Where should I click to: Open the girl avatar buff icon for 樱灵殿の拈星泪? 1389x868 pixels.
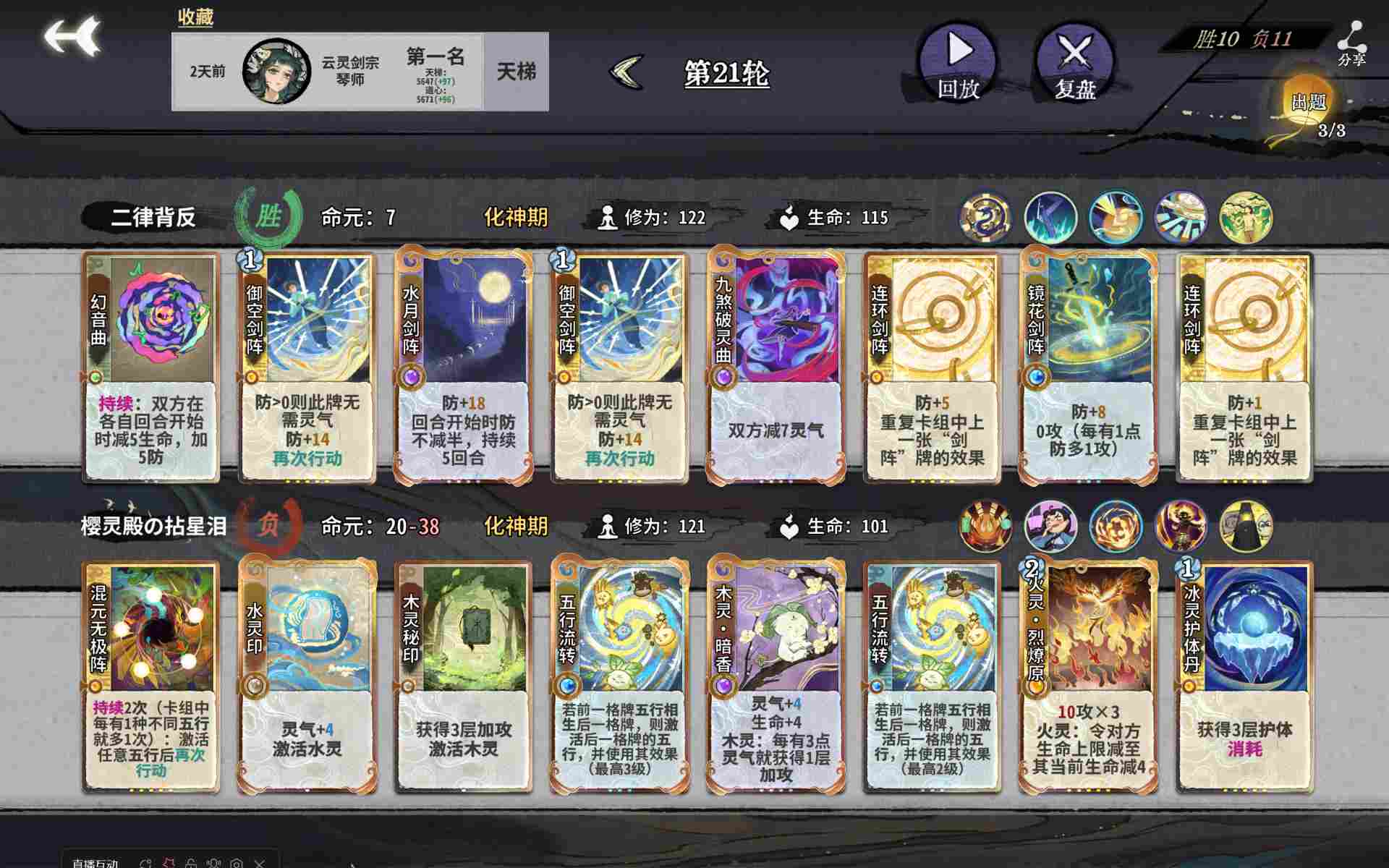point(1052,526)
